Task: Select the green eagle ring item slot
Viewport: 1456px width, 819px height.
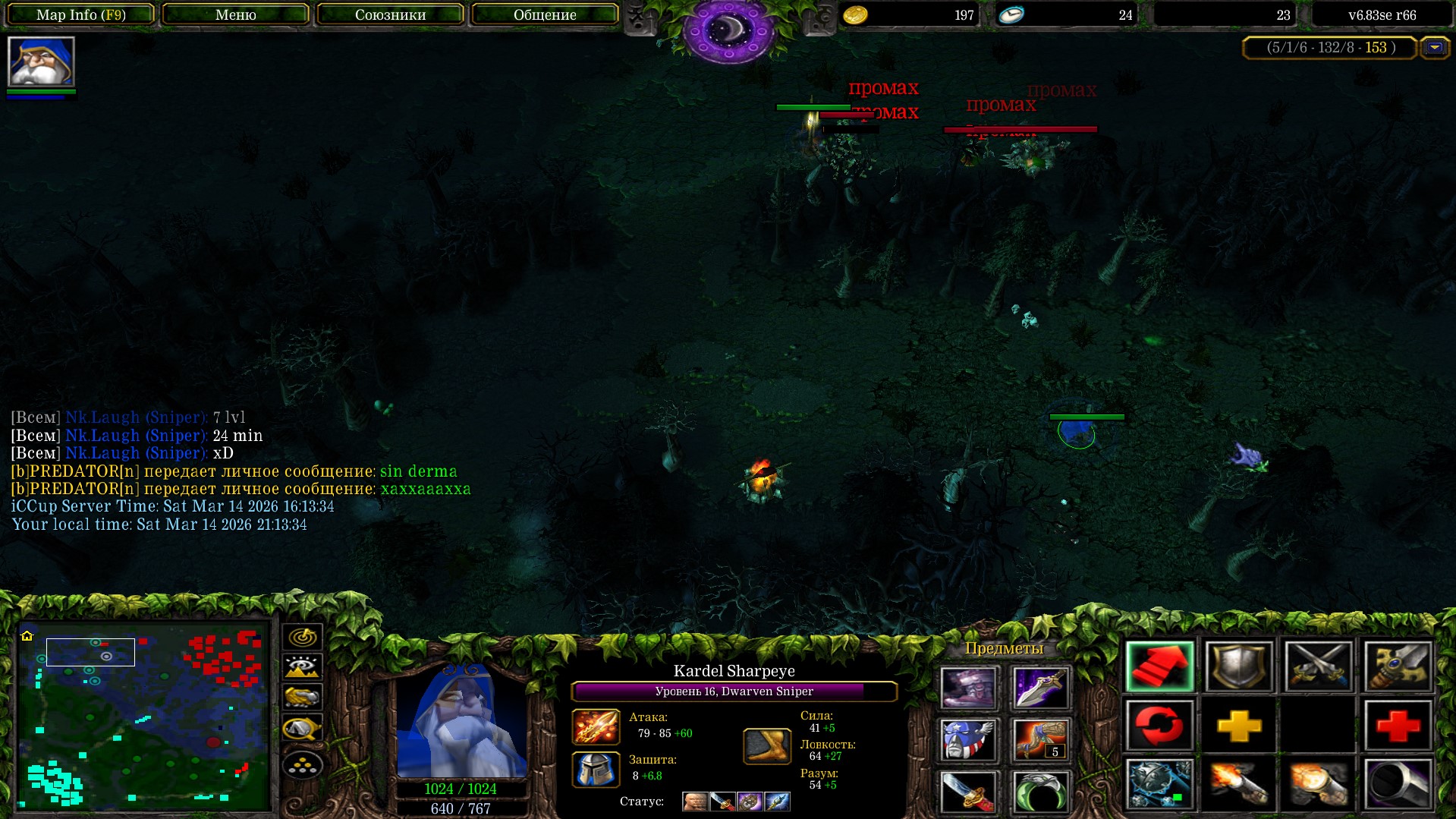Action: 1040,792
